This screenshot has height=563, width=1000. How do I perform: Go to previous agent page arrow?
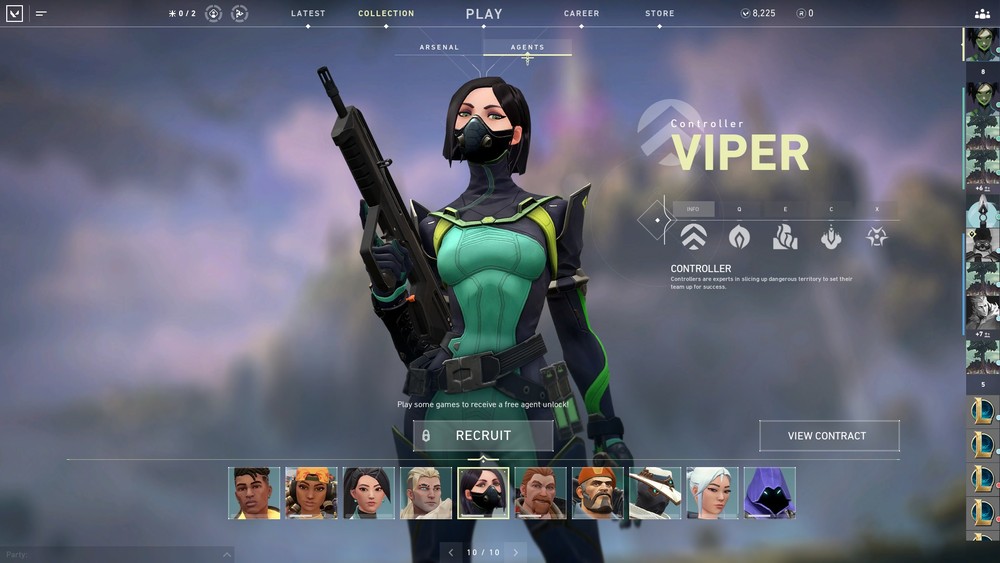coord(451,552)
